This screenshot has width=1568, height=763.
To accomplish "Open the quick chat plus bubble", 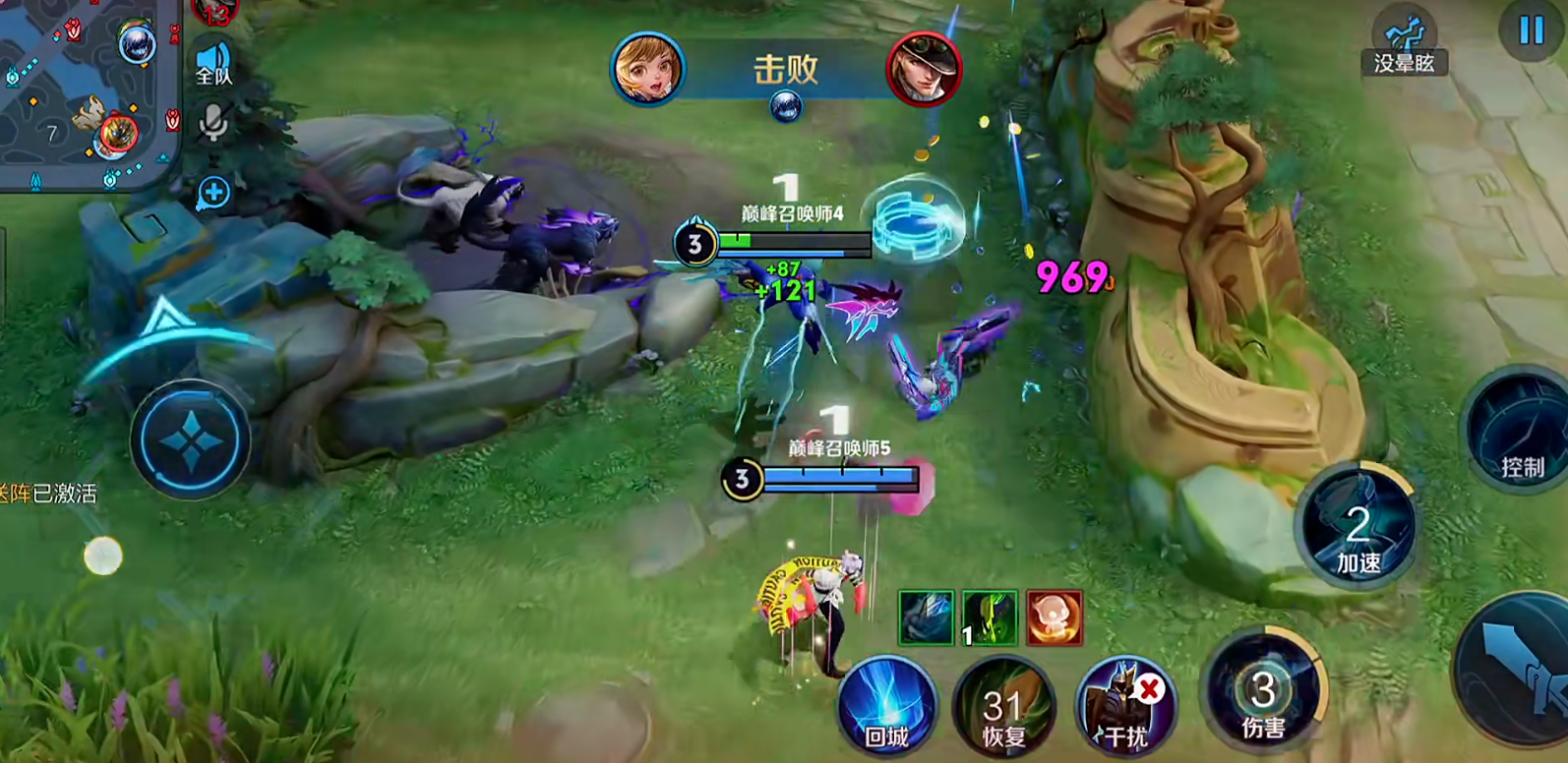I will click(212, 193).
